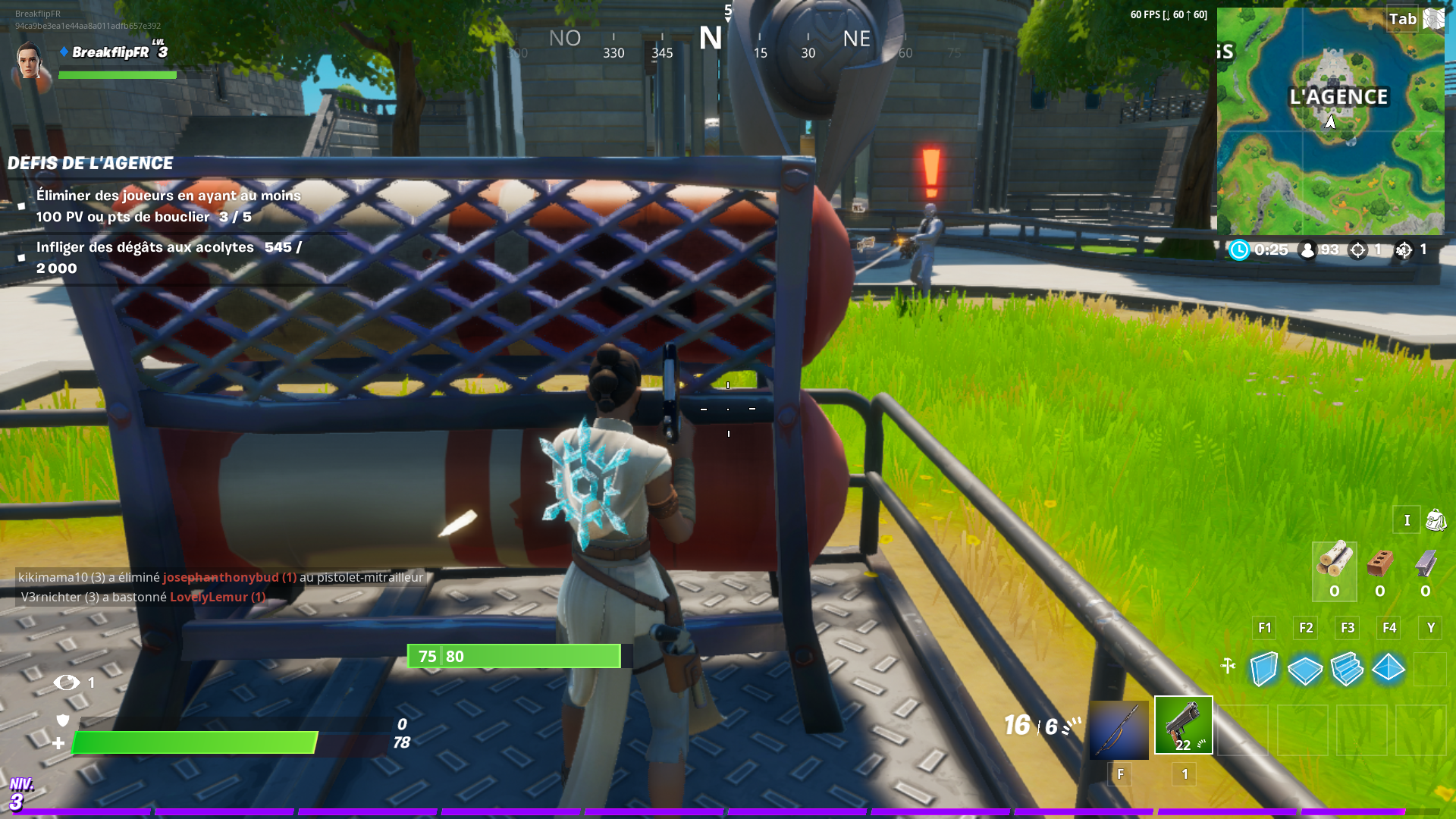Expand the DÉFIS DE L'AGENCE panel

(x=91, y=163)
